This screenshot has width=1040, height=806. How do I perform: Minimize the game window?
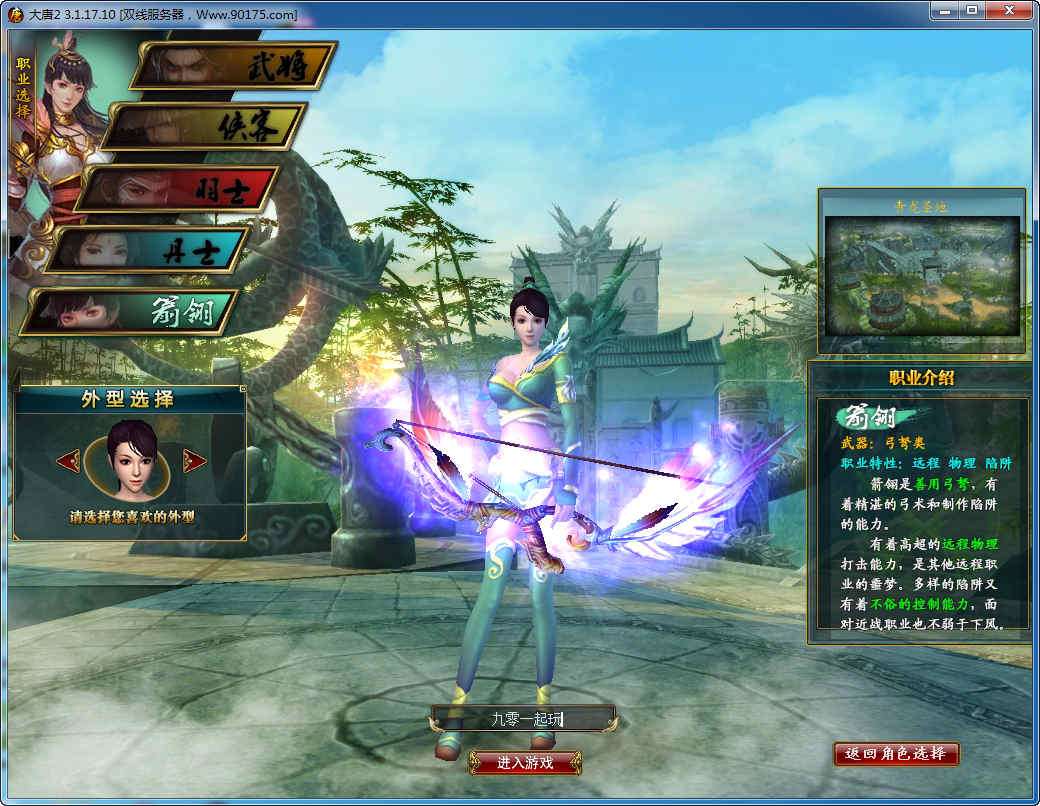click(944, 11)
